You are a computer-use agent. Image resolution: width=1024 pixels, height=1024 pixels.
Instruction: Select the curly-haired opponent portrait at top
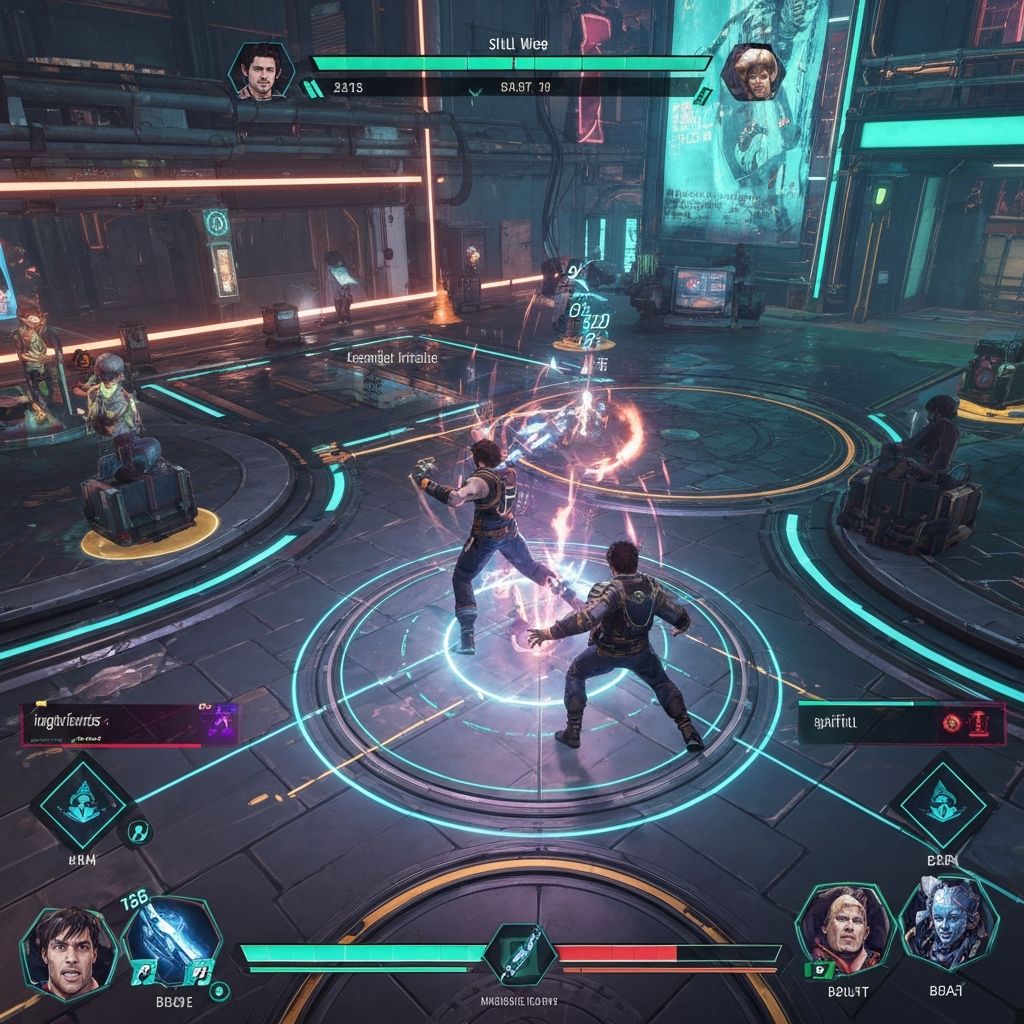(x=751, y=71)
